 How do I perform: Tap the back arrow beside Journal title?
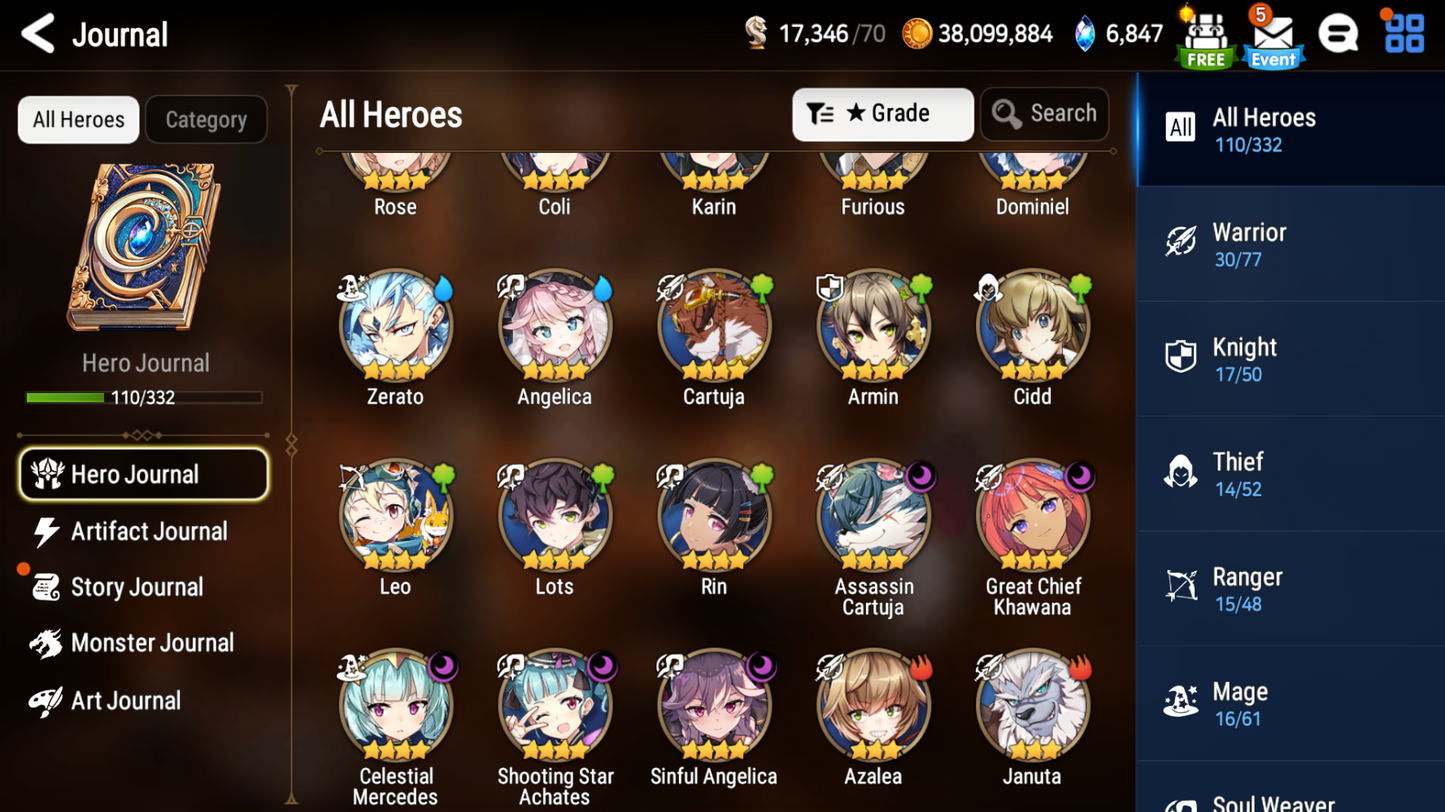pos(36,33)
